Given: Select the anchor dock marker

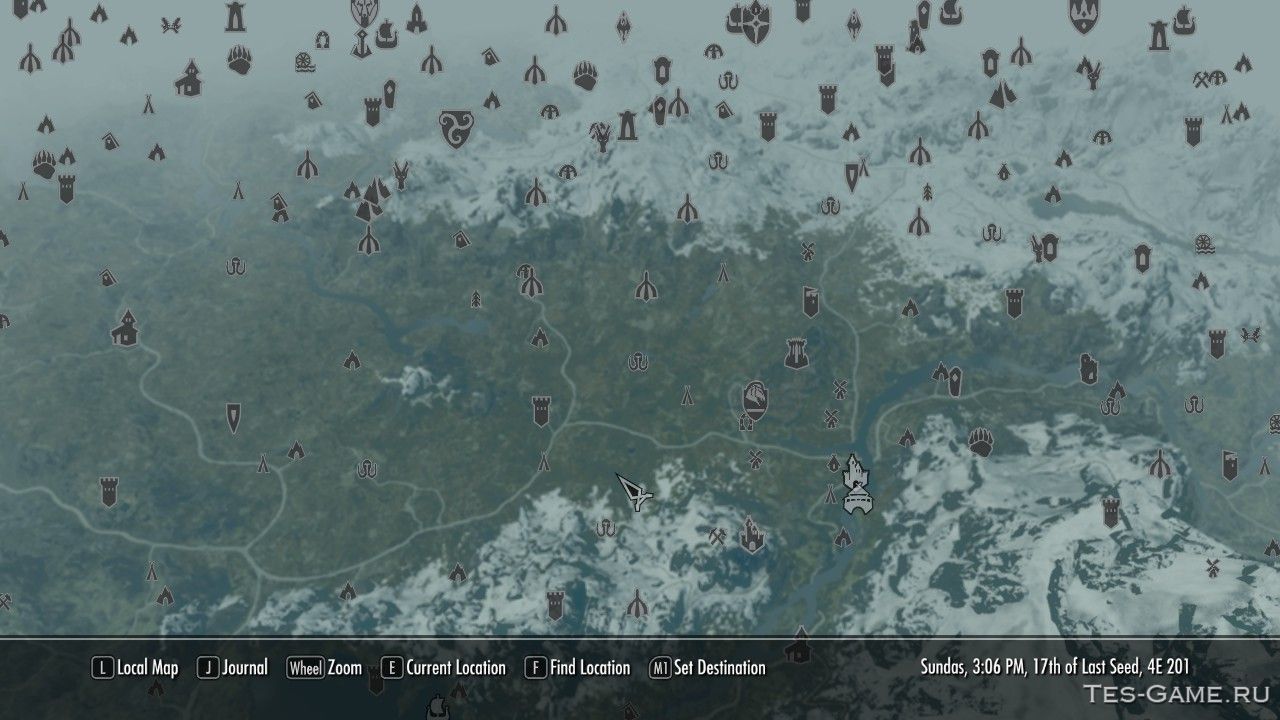Looking at the screenshot, I should click(x=360, y=42).
